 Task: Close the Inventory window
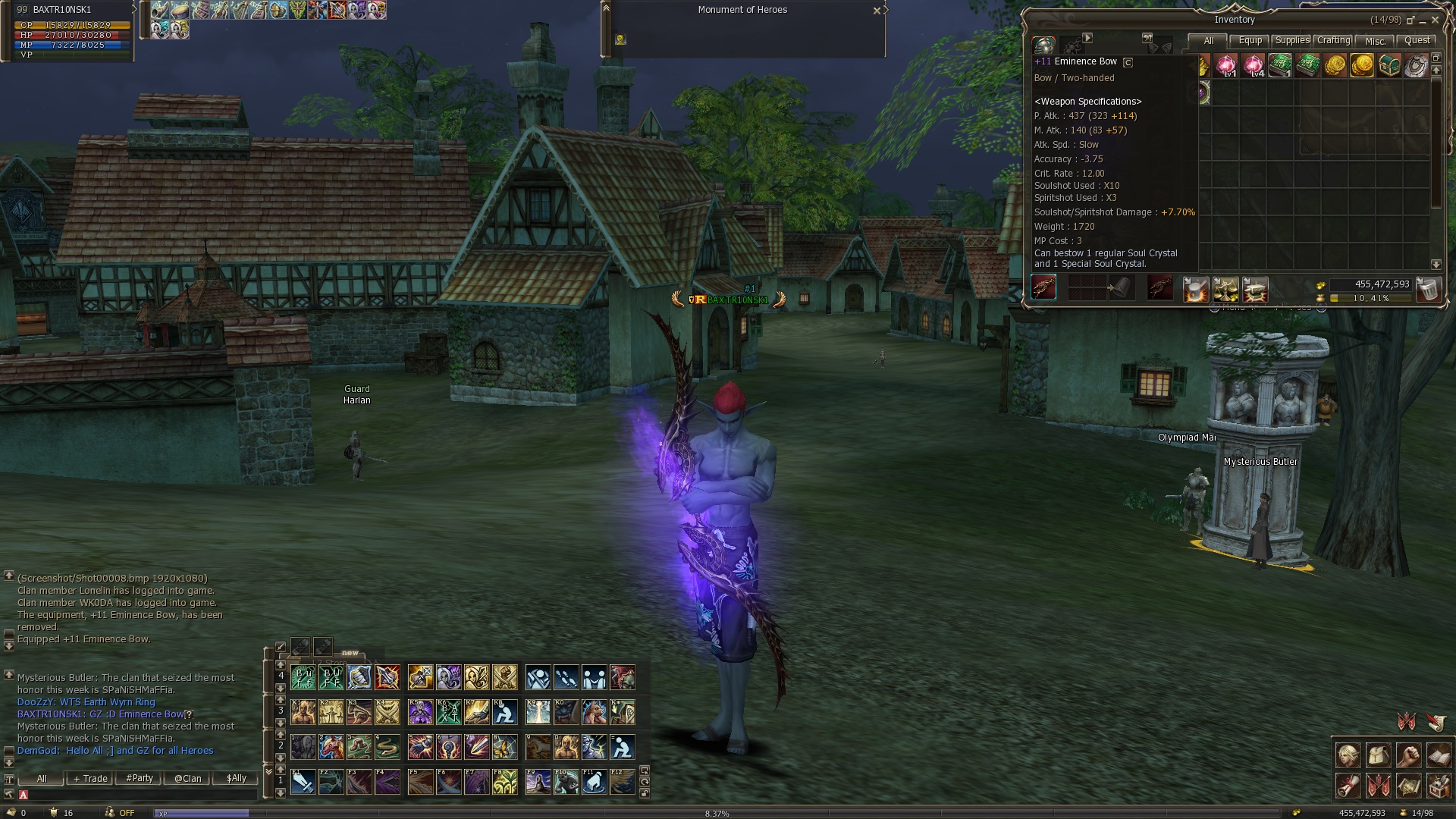(x=1435, y=20)
